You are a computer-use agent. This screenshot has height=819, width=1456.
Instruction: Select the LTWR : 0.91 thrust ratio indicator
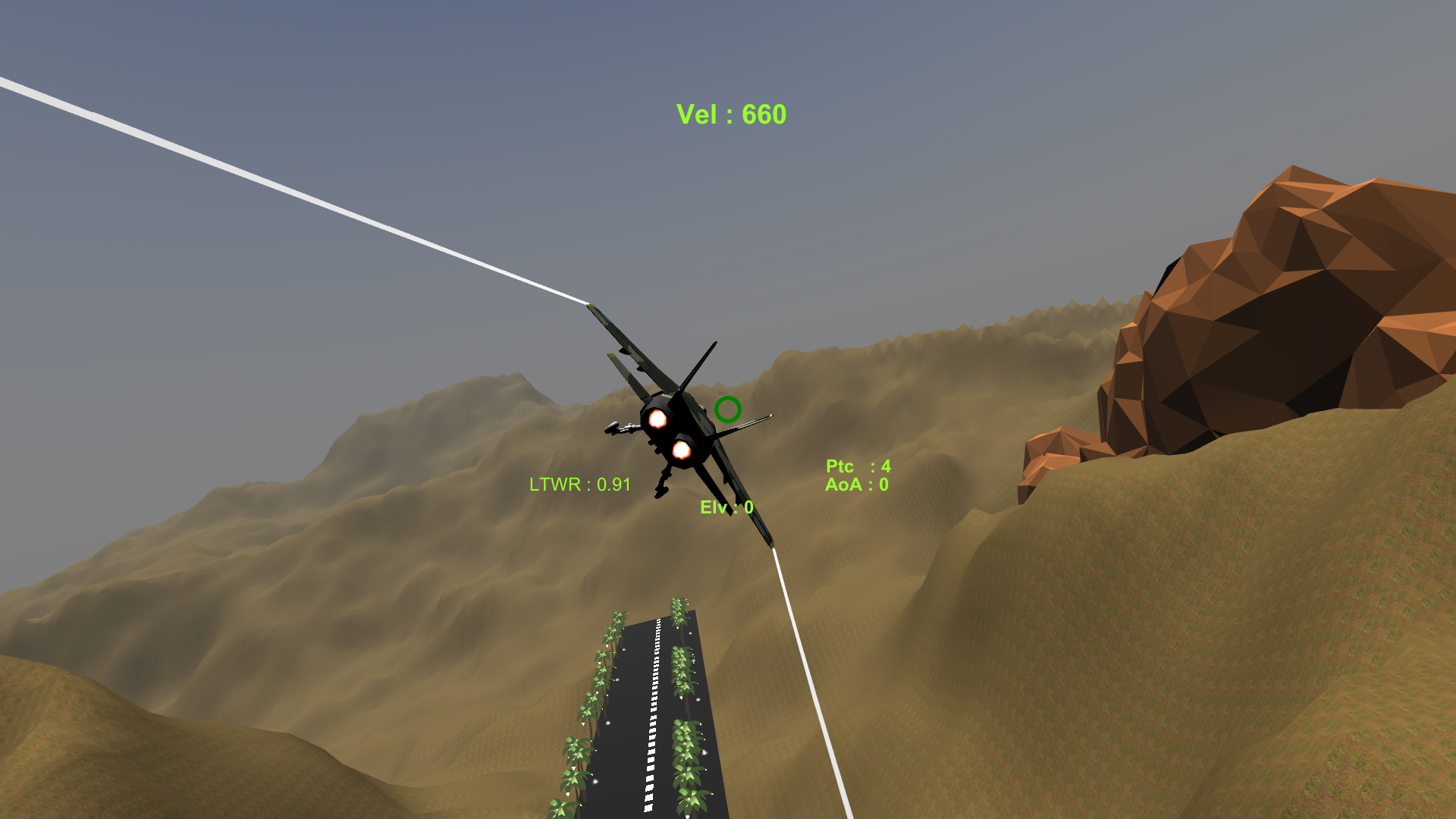pos(579,485)
